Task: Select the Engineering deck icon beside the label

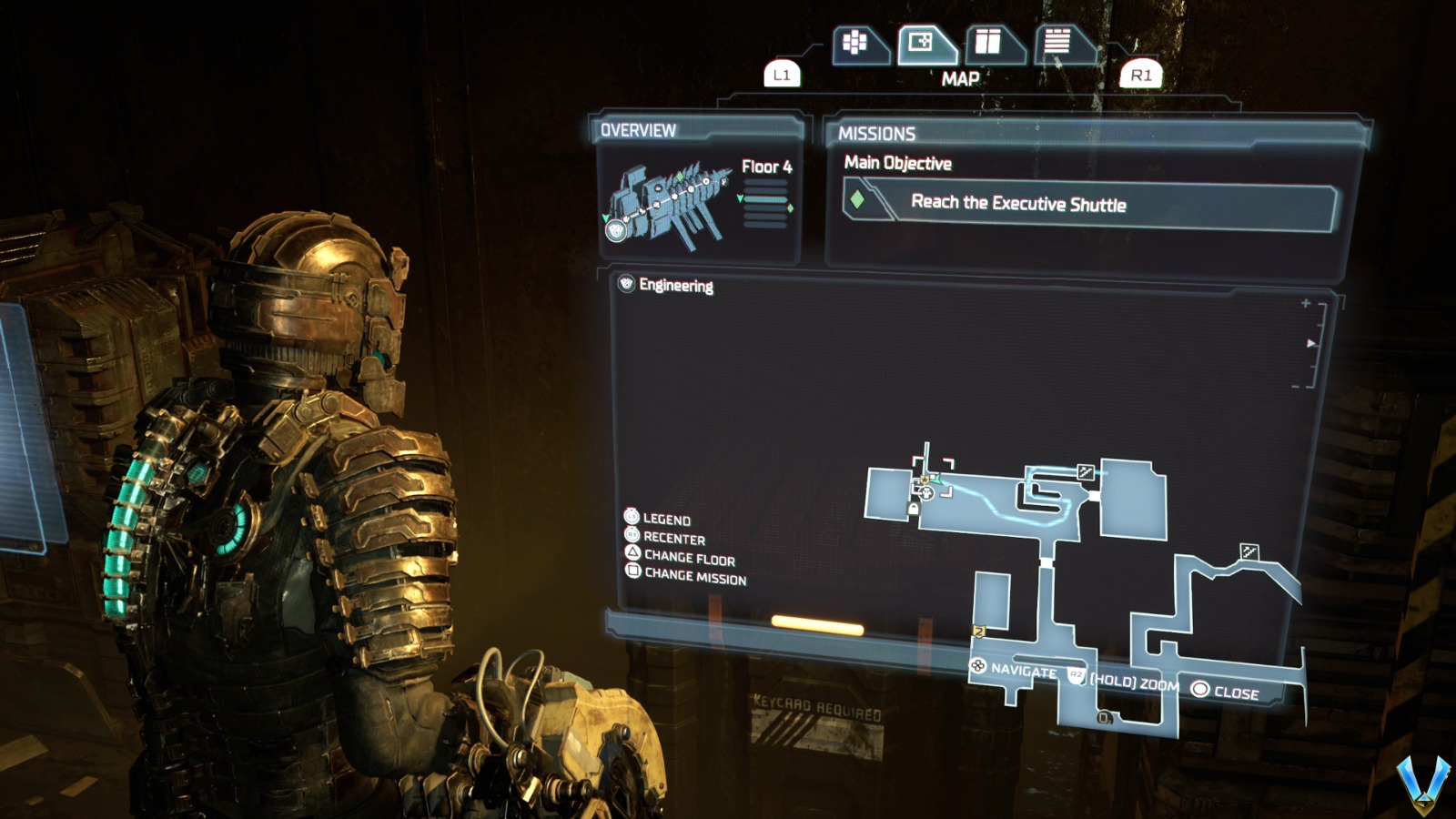Action: click(x=624, y=285)
